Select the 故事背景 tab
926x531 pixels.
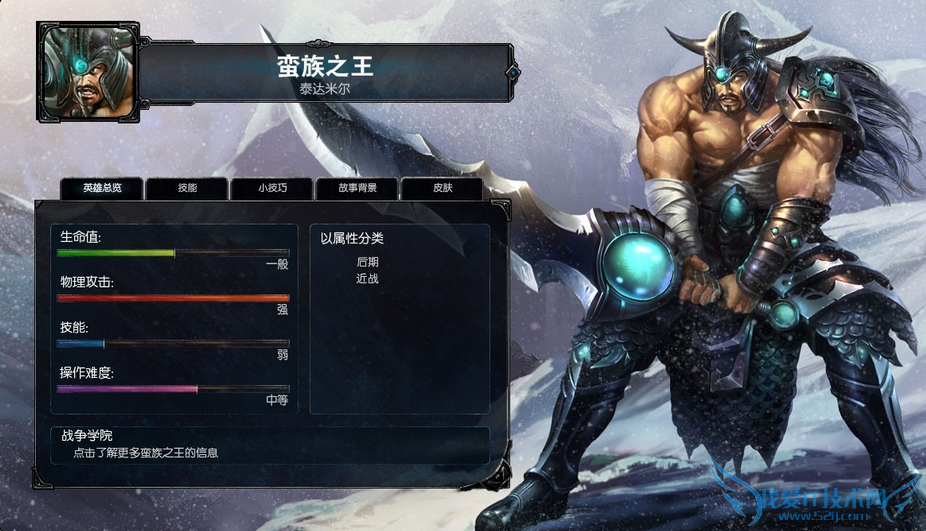(x=357, y=188)
